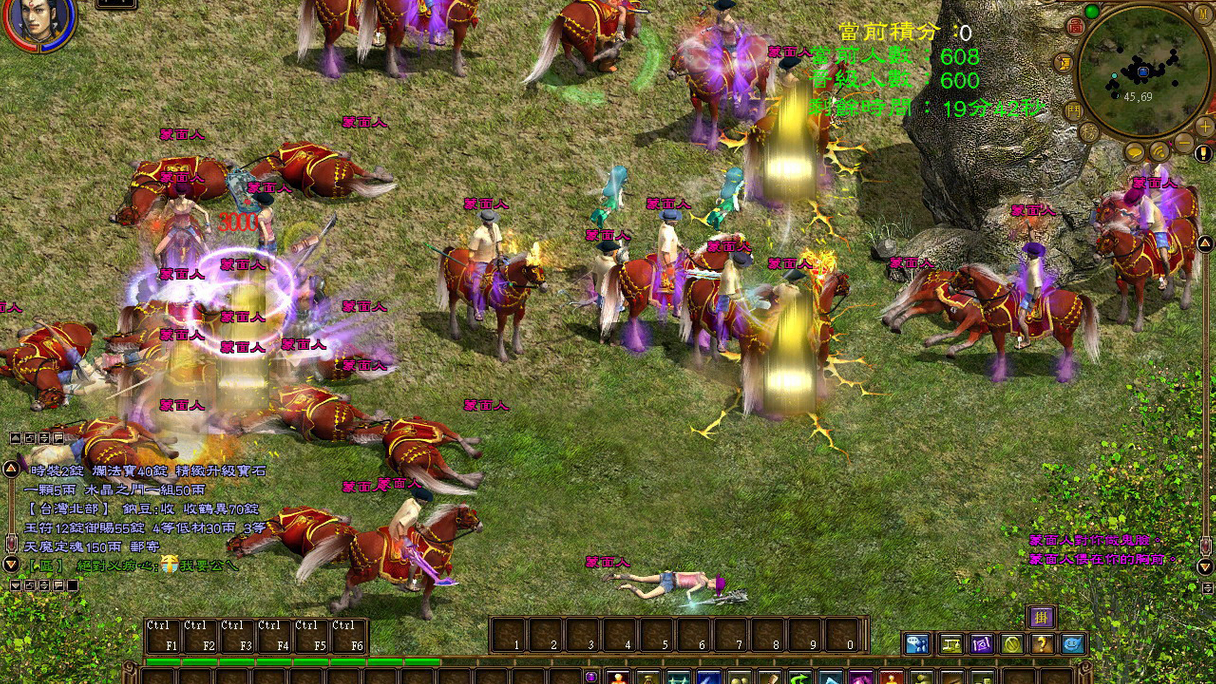Click the red 區 button by the minimap

1075,27
